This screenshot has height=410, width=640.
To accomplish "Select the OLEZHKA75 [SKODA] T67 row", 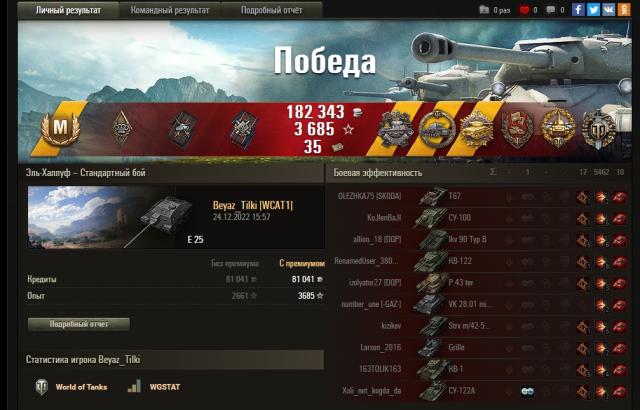I will point(480,197).
